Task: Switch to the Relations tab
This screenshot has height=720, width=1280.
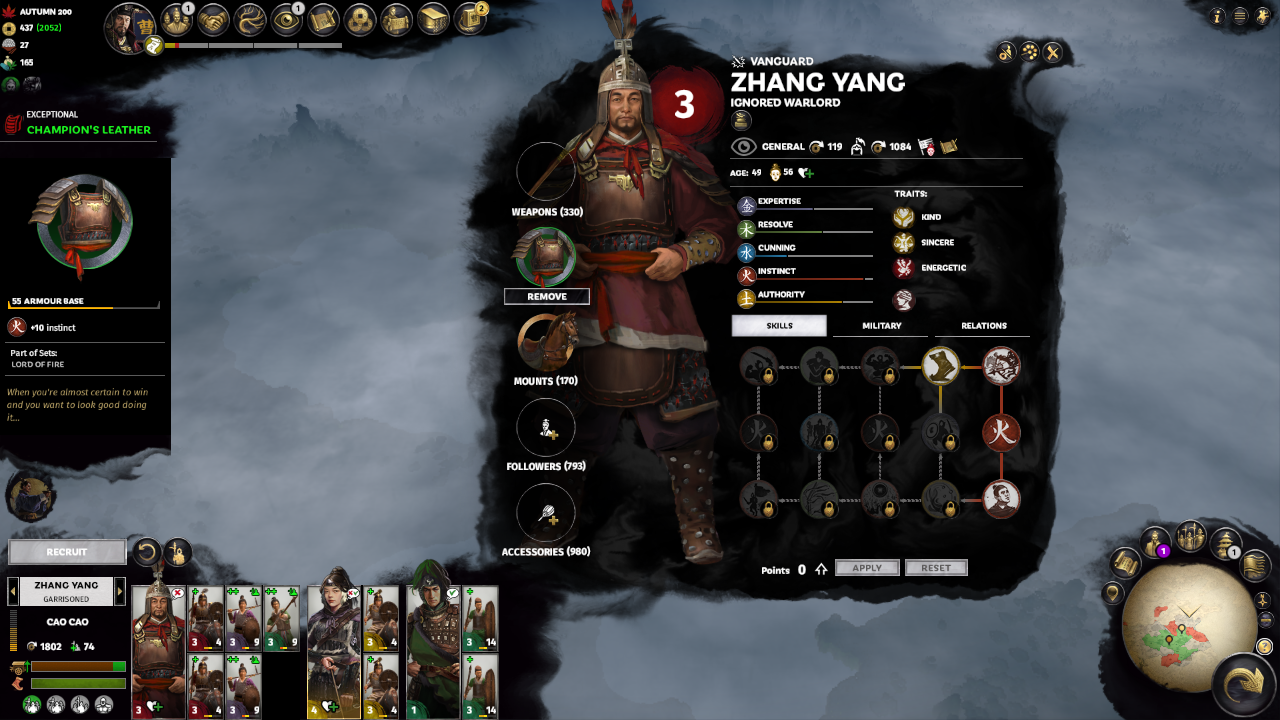Action: 983,326
